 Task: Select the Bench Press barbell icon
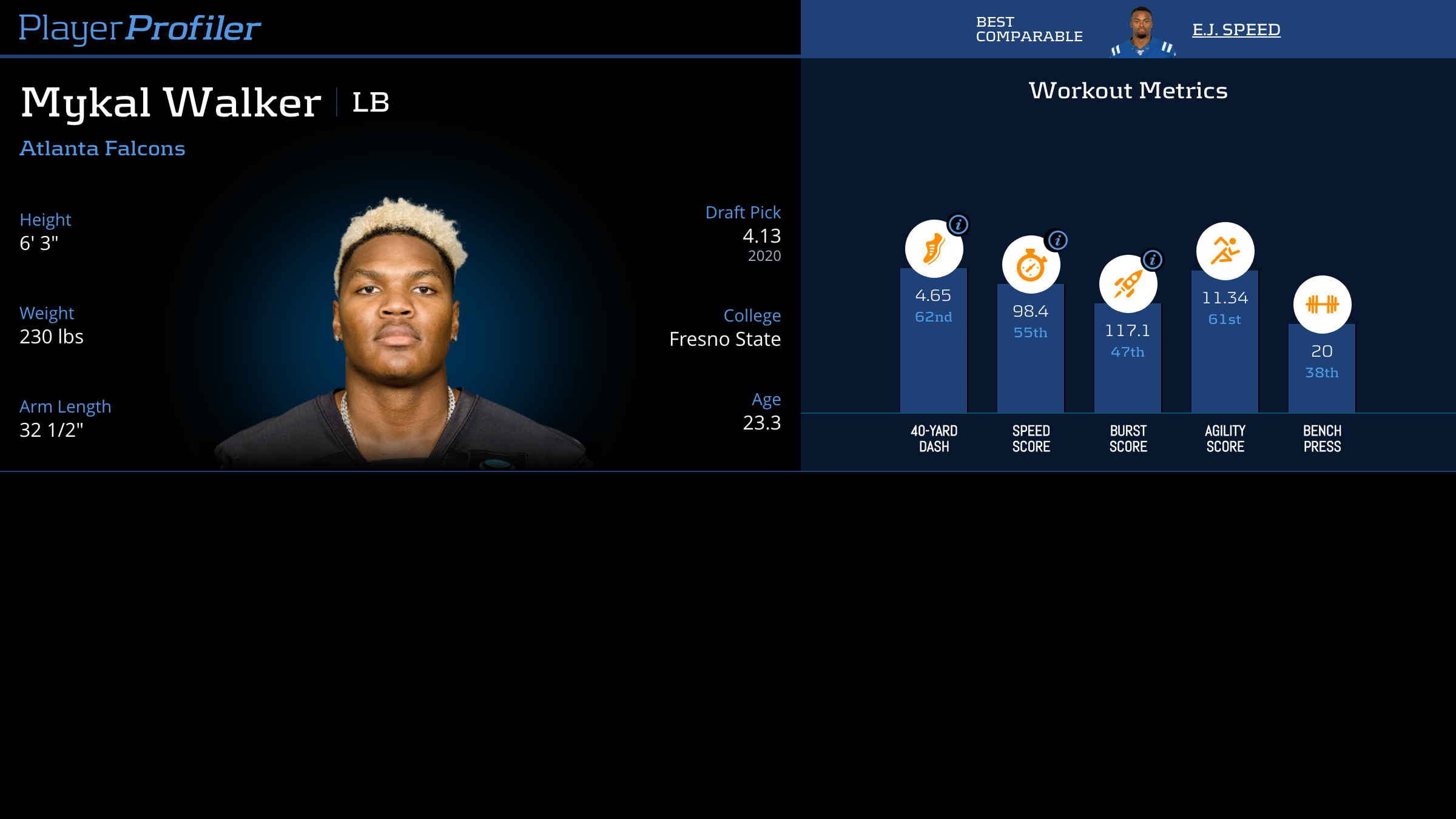click(1322, 305)
